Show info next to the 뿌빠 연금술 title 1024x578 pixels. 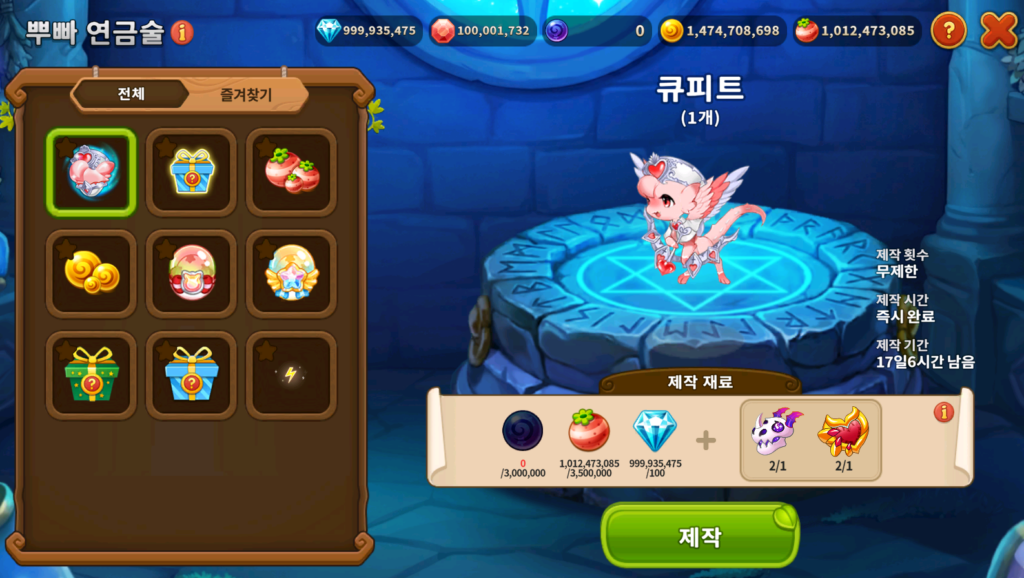click(182, 32)
